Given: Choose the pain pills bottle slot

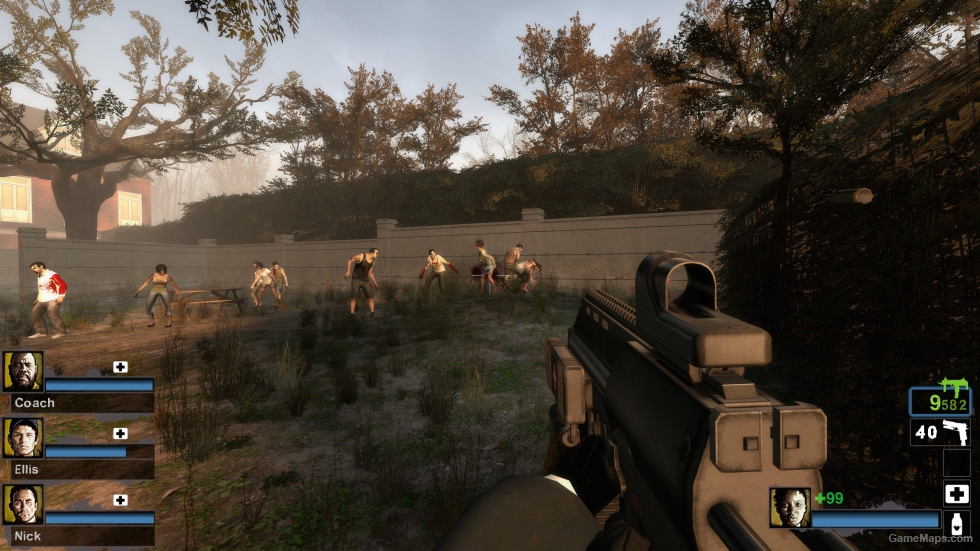Looking at the screenshot, I should [x=956, y=523].
